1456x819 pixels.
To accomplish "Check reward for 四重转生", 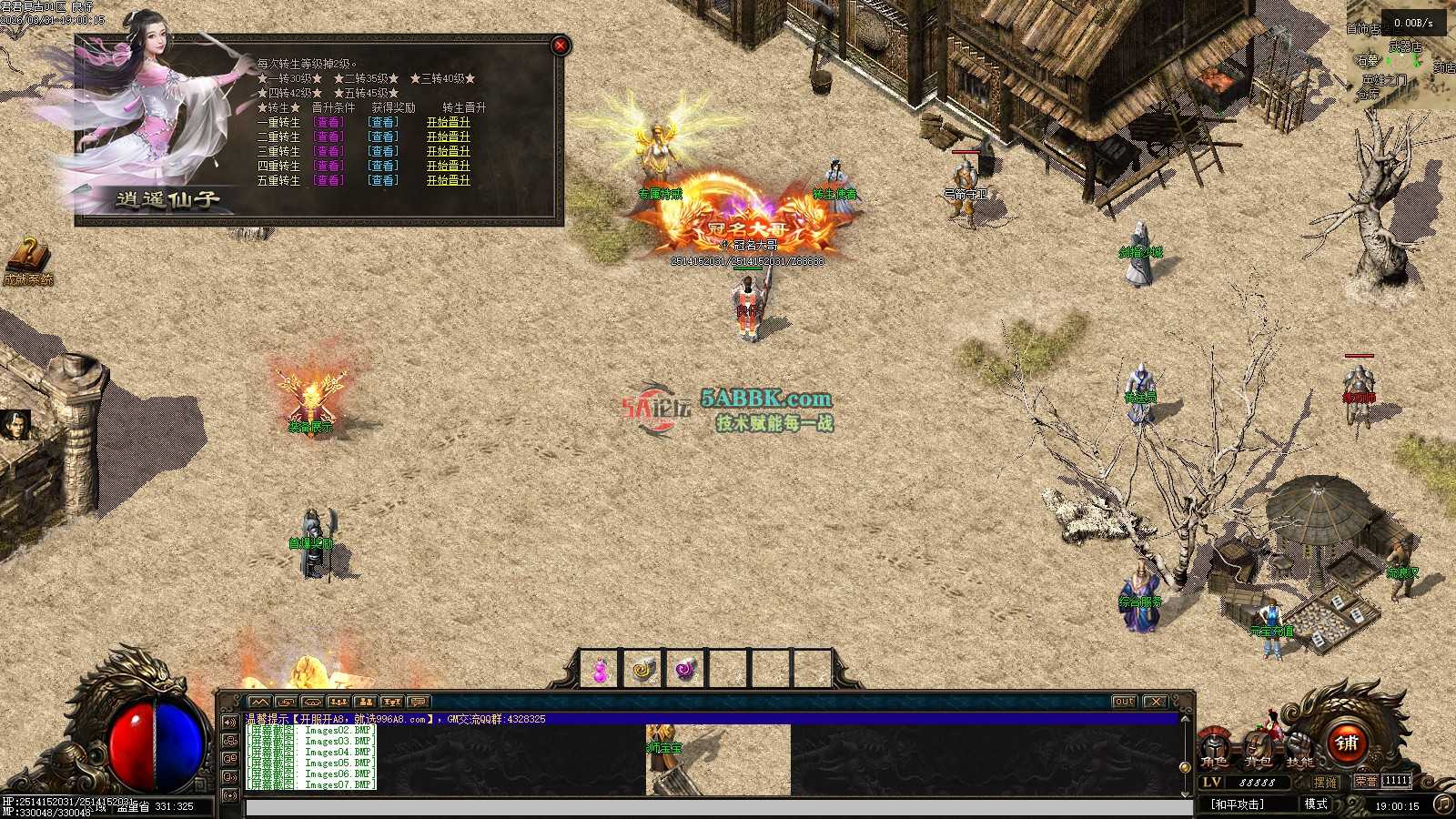I will point(382,167).
